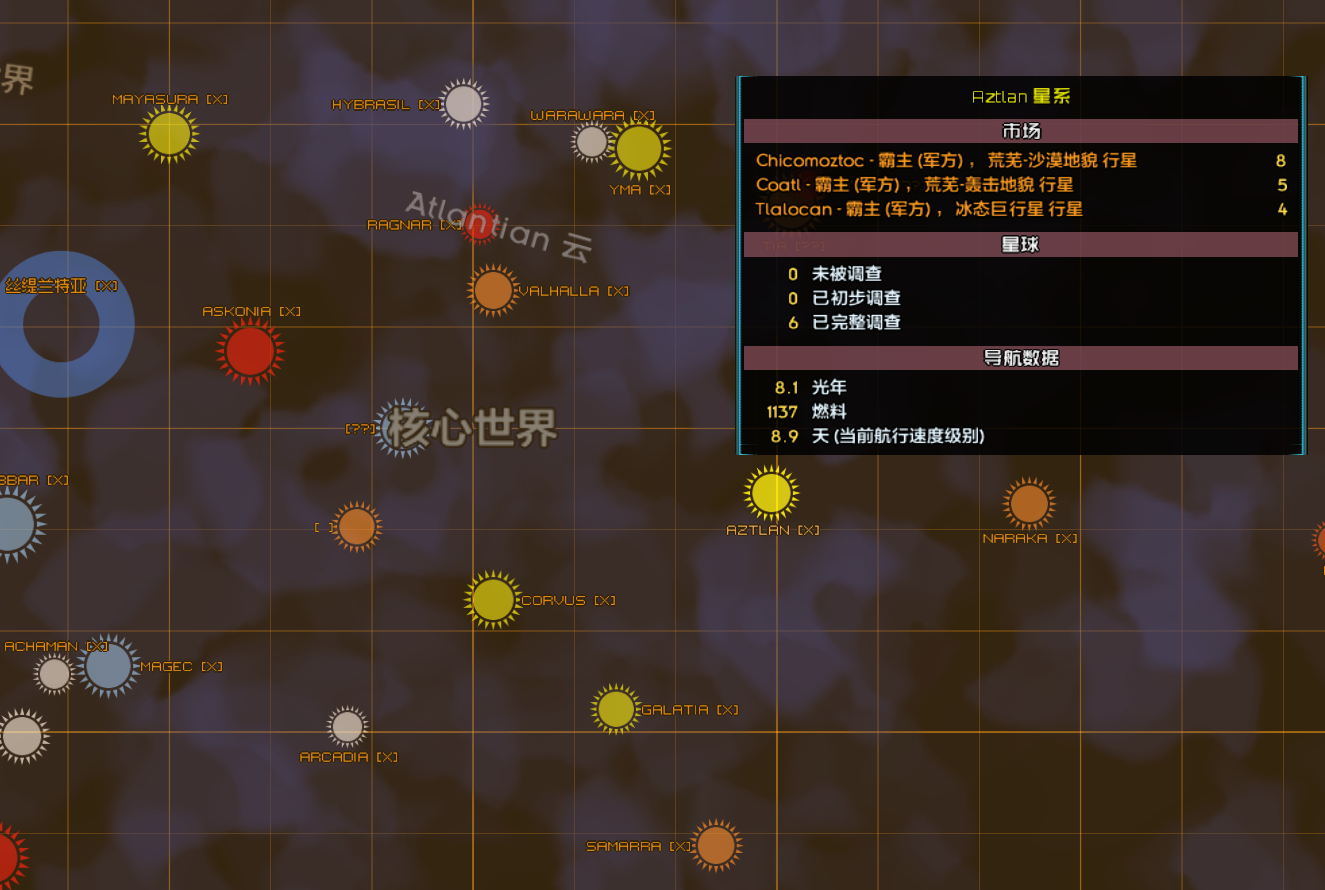Select the Aztlan star system
This screenshot has width=1325, height=890.
coord(770,493)
